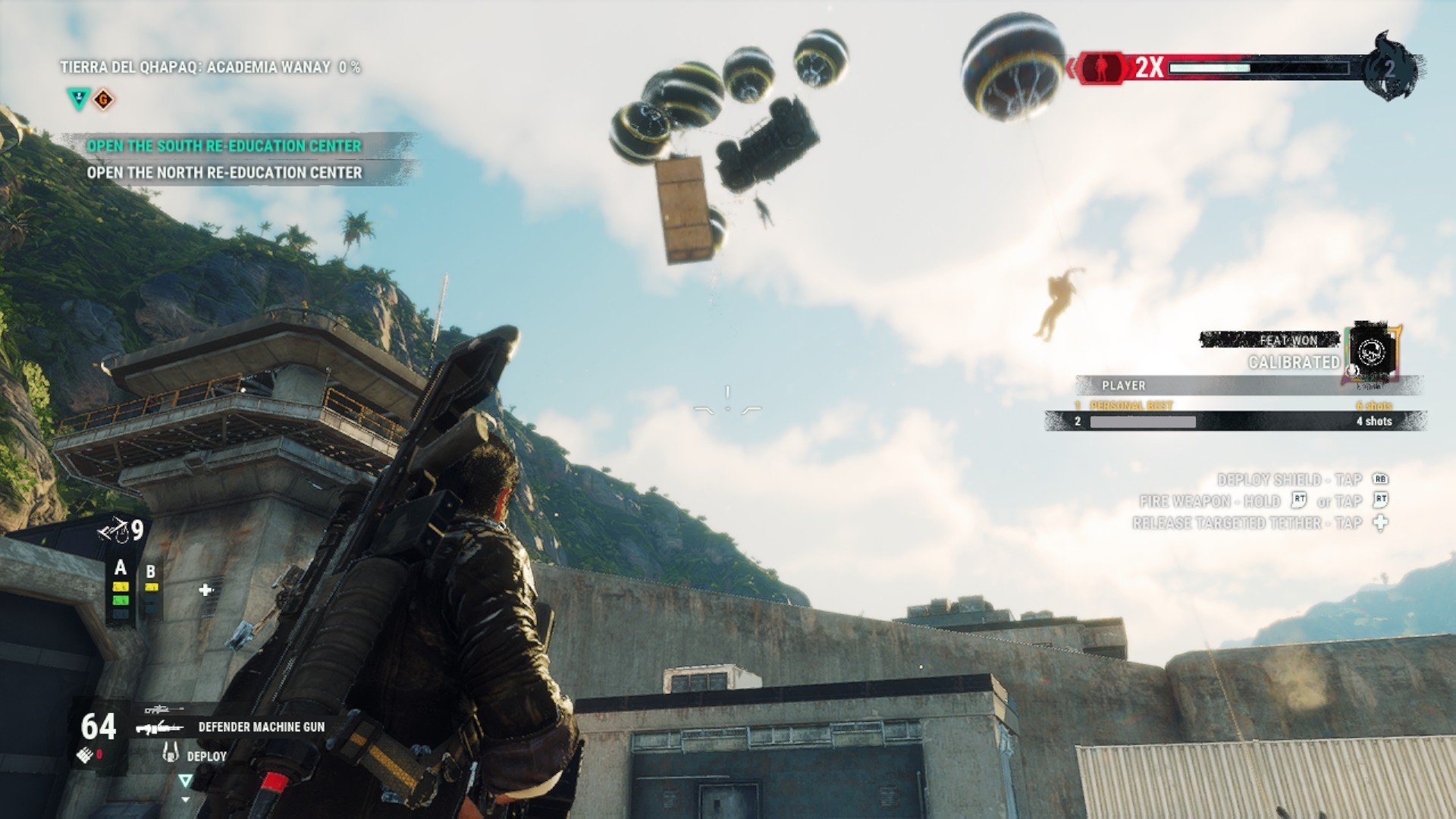Click the Deploy supply drop icon
Screen dimensions: 1456x819
(x=171, y=755)
